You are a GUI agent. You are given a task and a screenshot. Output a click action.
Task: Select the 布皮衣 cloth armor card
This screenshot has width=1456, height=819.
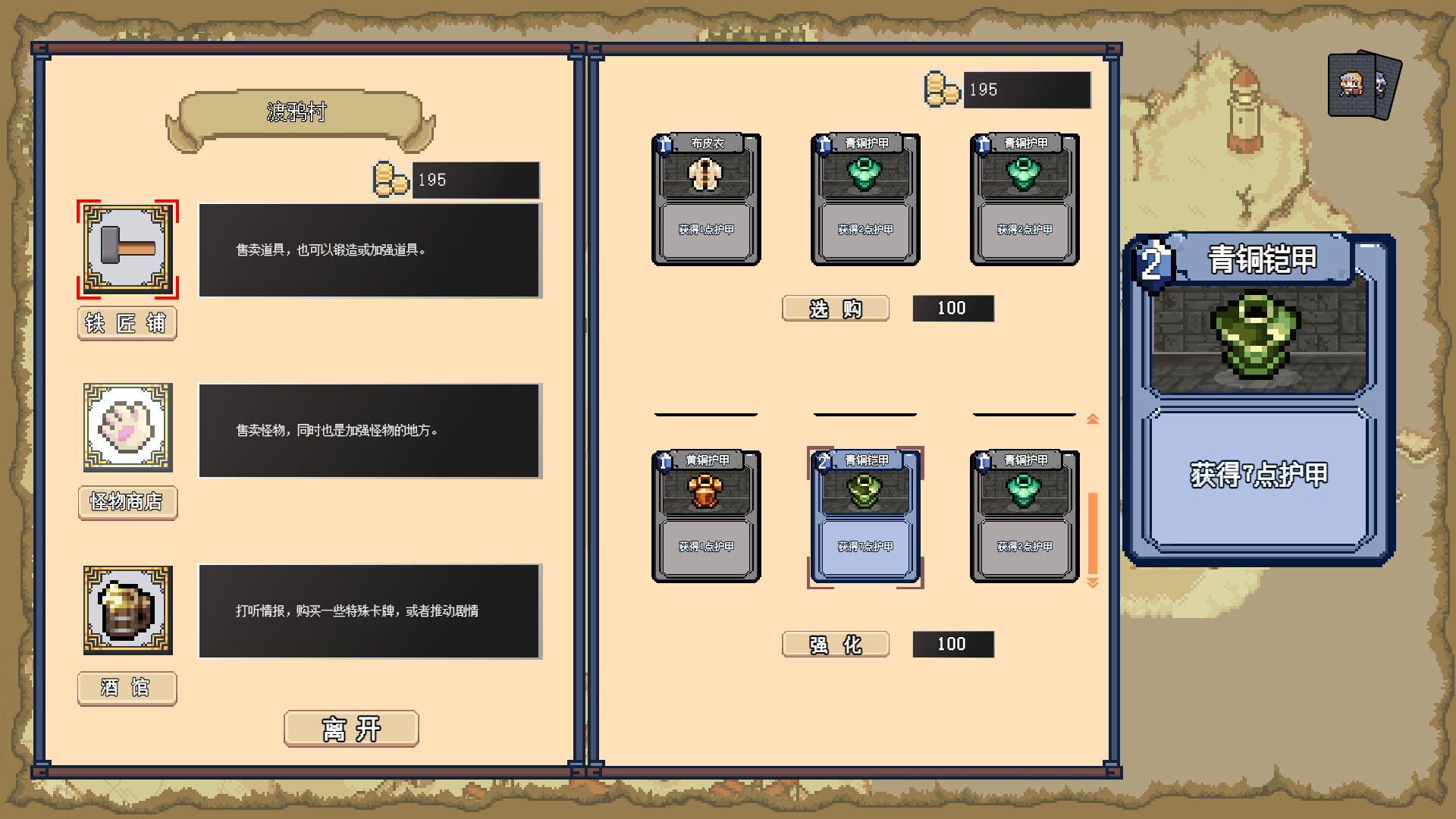click(x=706, y=199)
